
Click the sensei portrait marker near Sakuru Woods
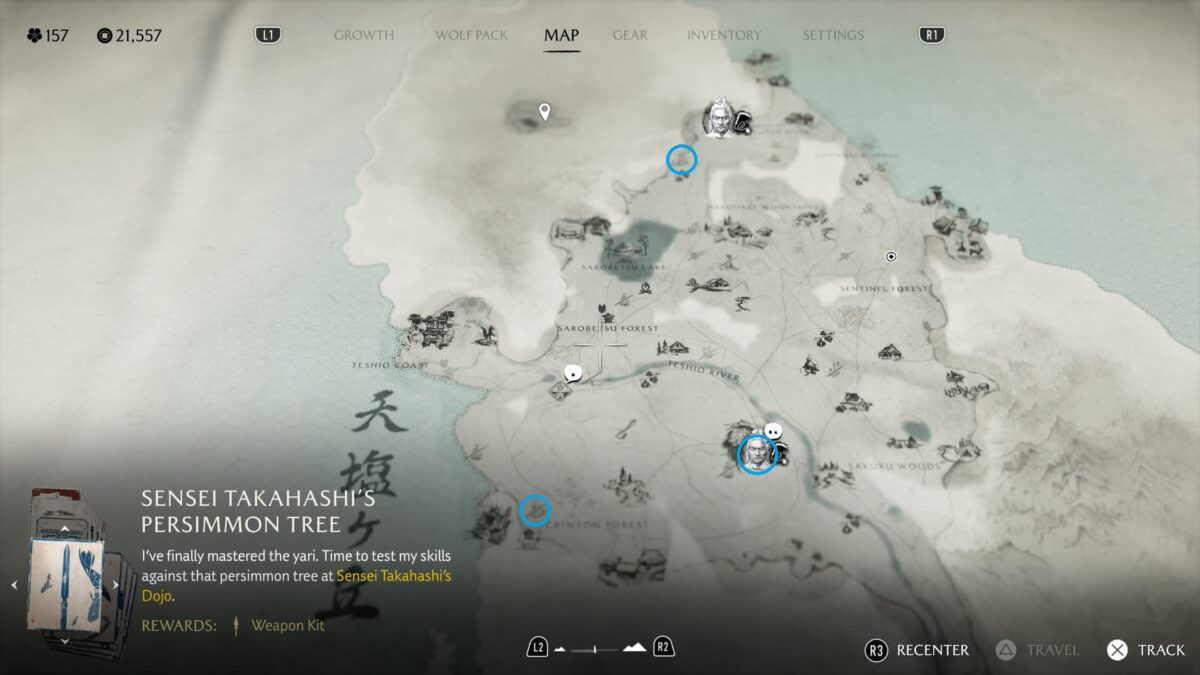click(x=757, y=454)
